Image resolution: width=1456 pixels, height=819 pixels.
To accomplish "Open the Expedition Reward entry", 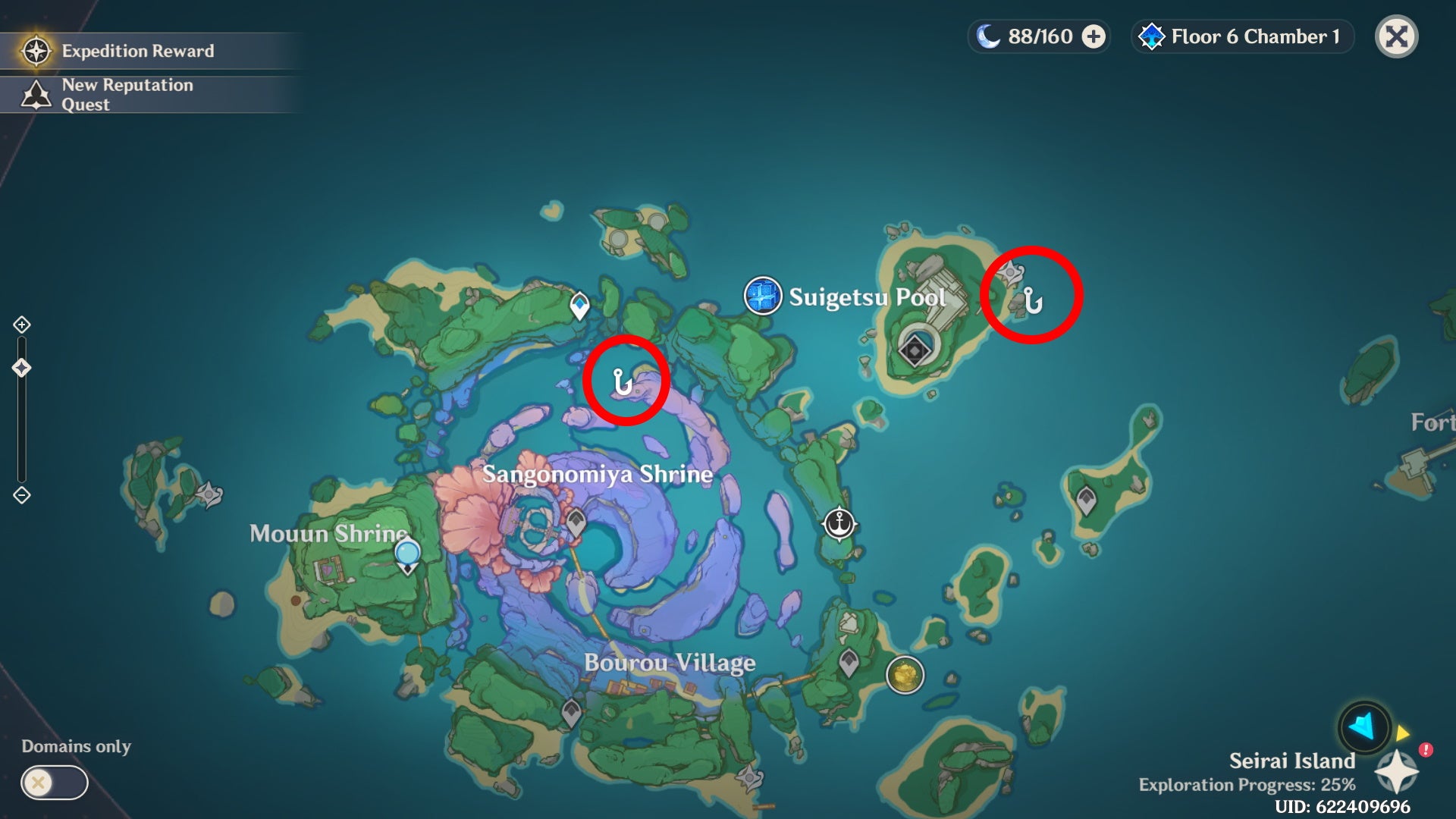I will coord(136,51).
